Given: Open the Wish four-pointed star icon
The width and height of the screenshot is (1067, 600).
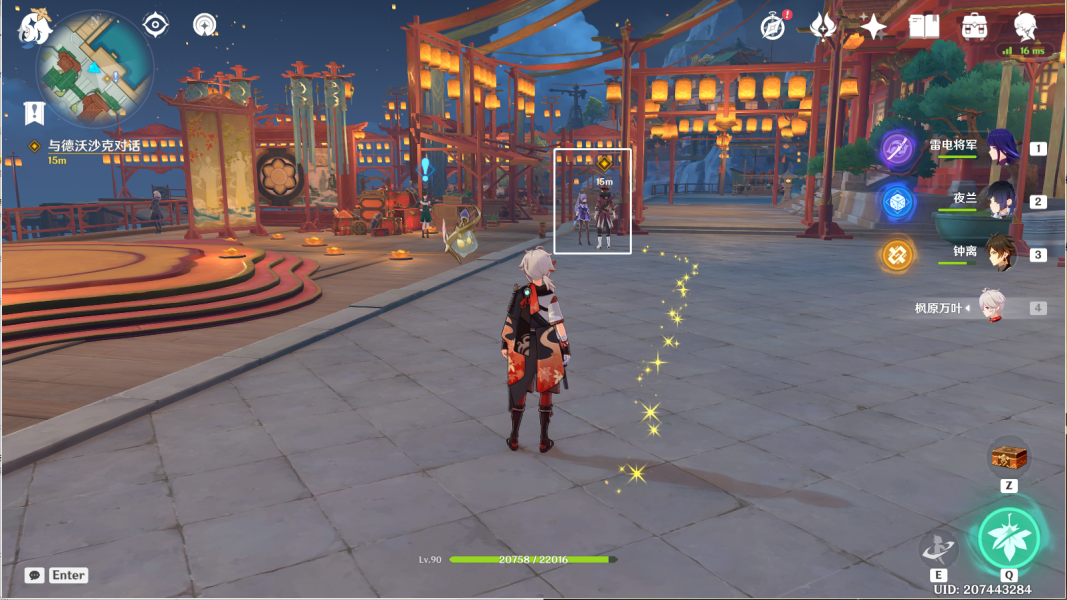Looking at the screenshot, I should coord(873,27).
